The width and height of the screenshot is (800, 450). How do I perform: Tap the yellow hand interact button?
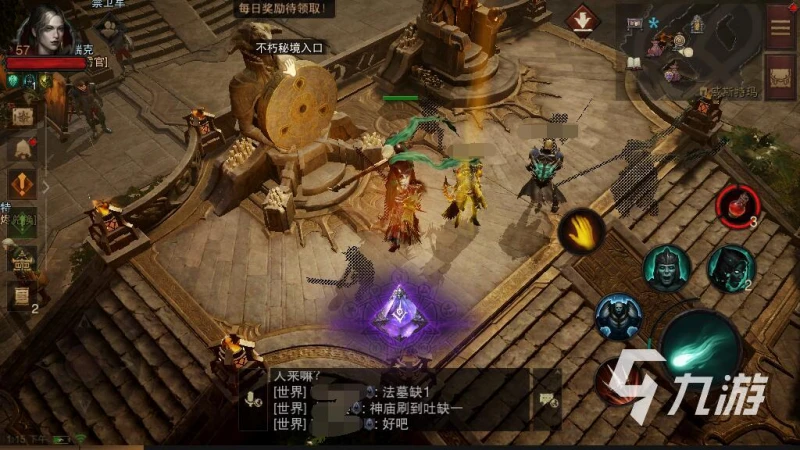point(581,231)
